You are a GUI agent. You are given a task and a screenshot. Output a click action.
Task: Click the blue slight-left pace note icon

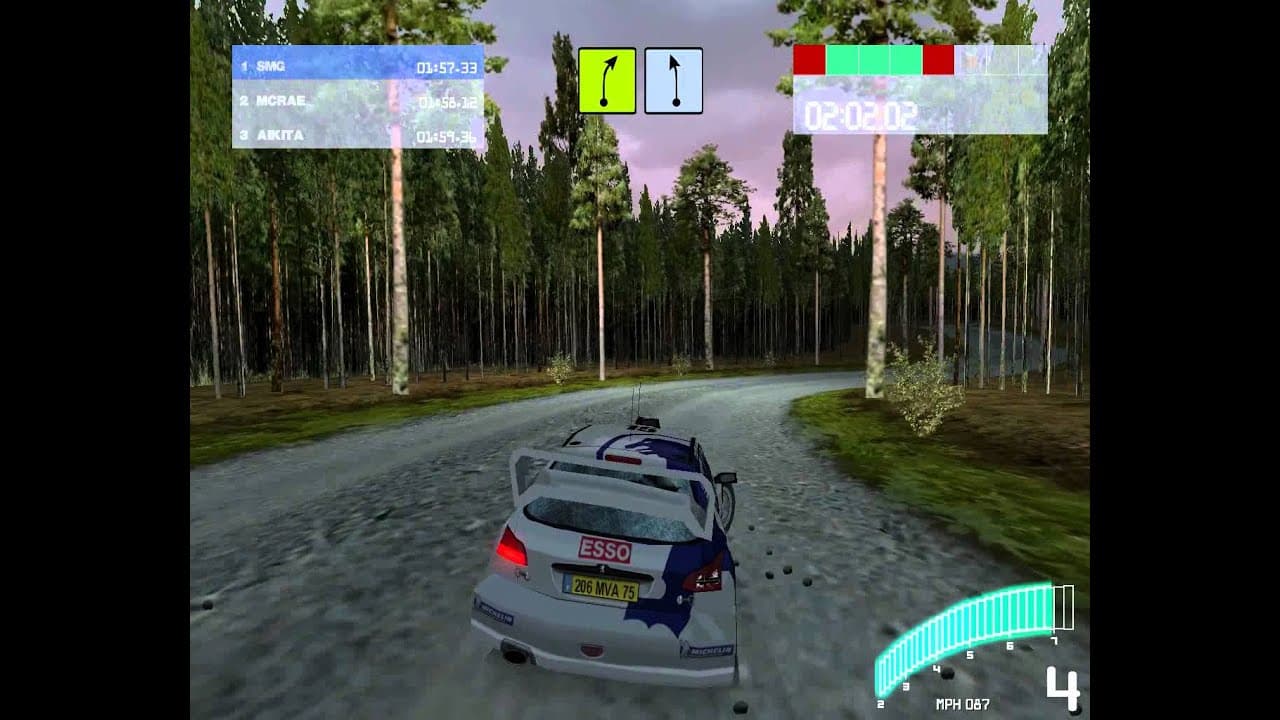(673, 81)
